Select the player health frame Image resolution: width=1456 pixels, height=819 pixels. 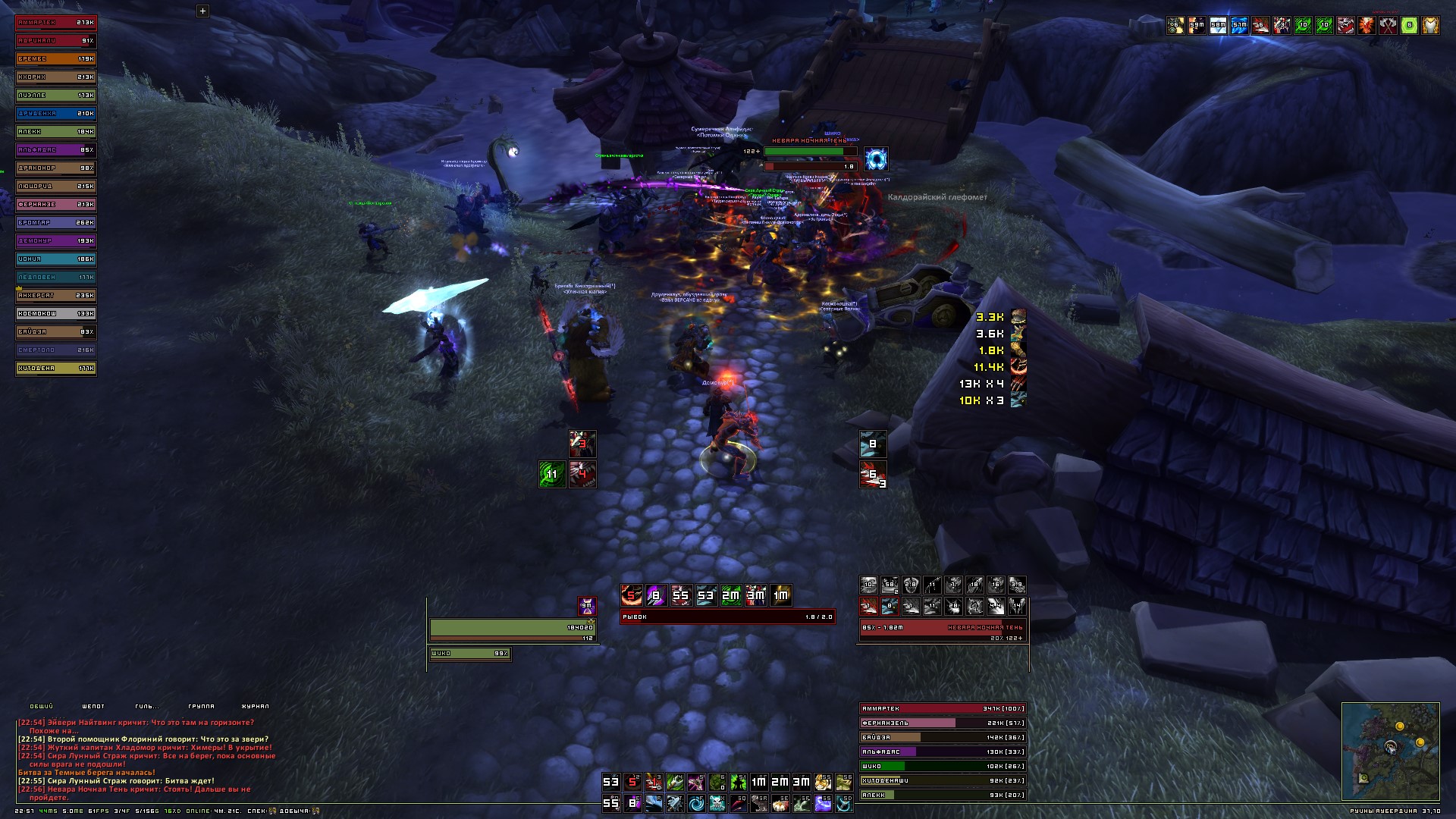tap(513, 628)
